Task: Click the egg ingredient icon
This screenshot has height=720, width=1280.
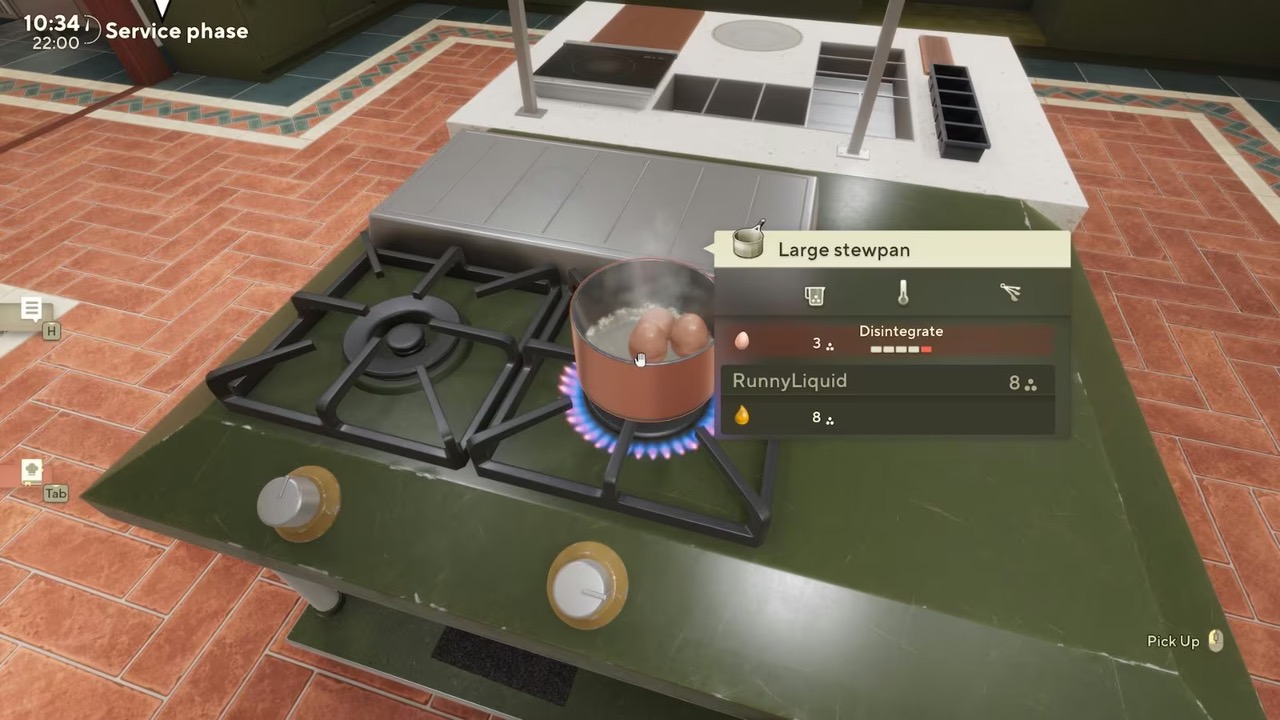Action: [x=741, y=341]
